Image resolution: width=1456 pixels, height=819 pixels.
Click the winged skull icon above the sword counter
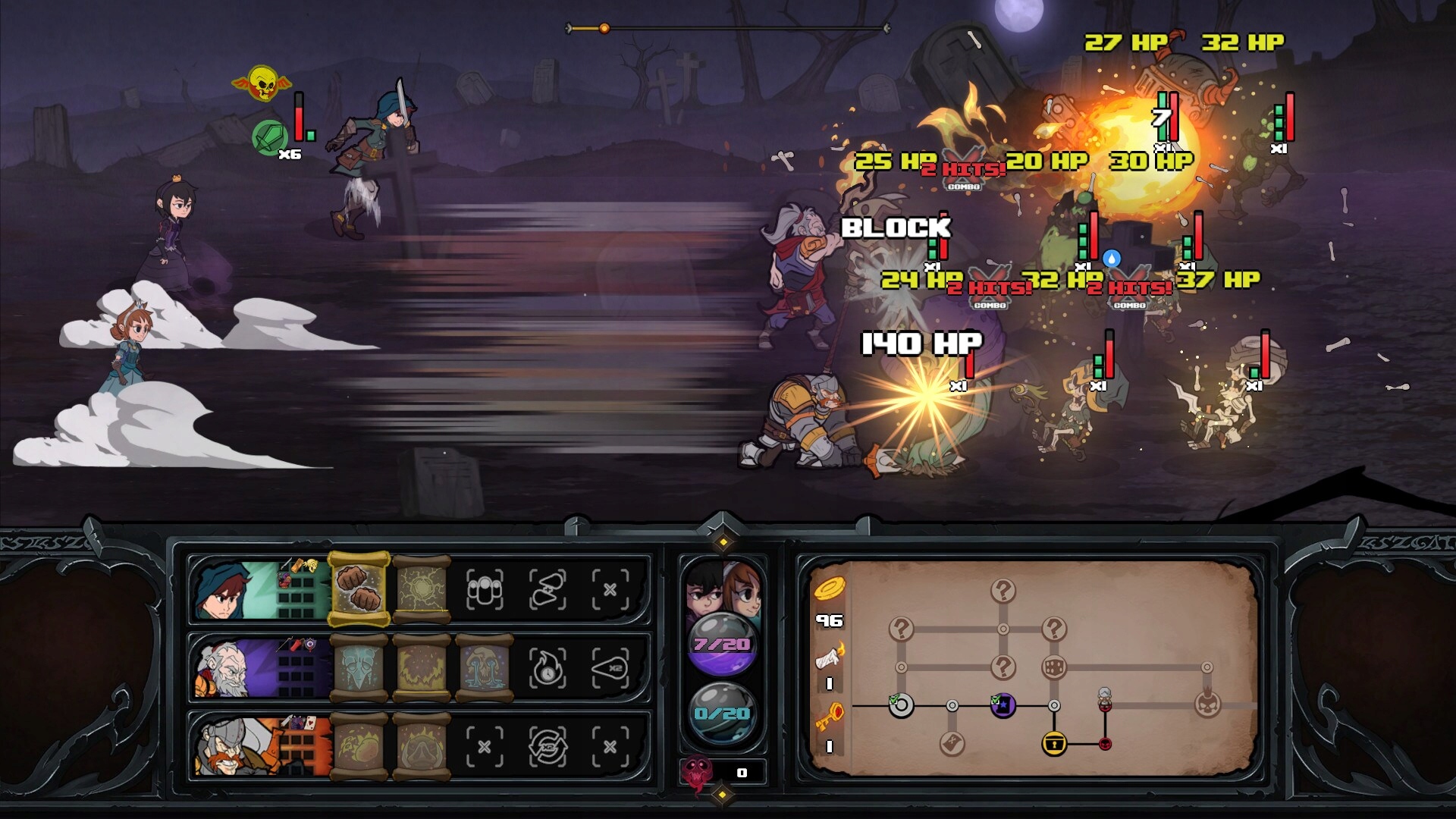(264, 83)
